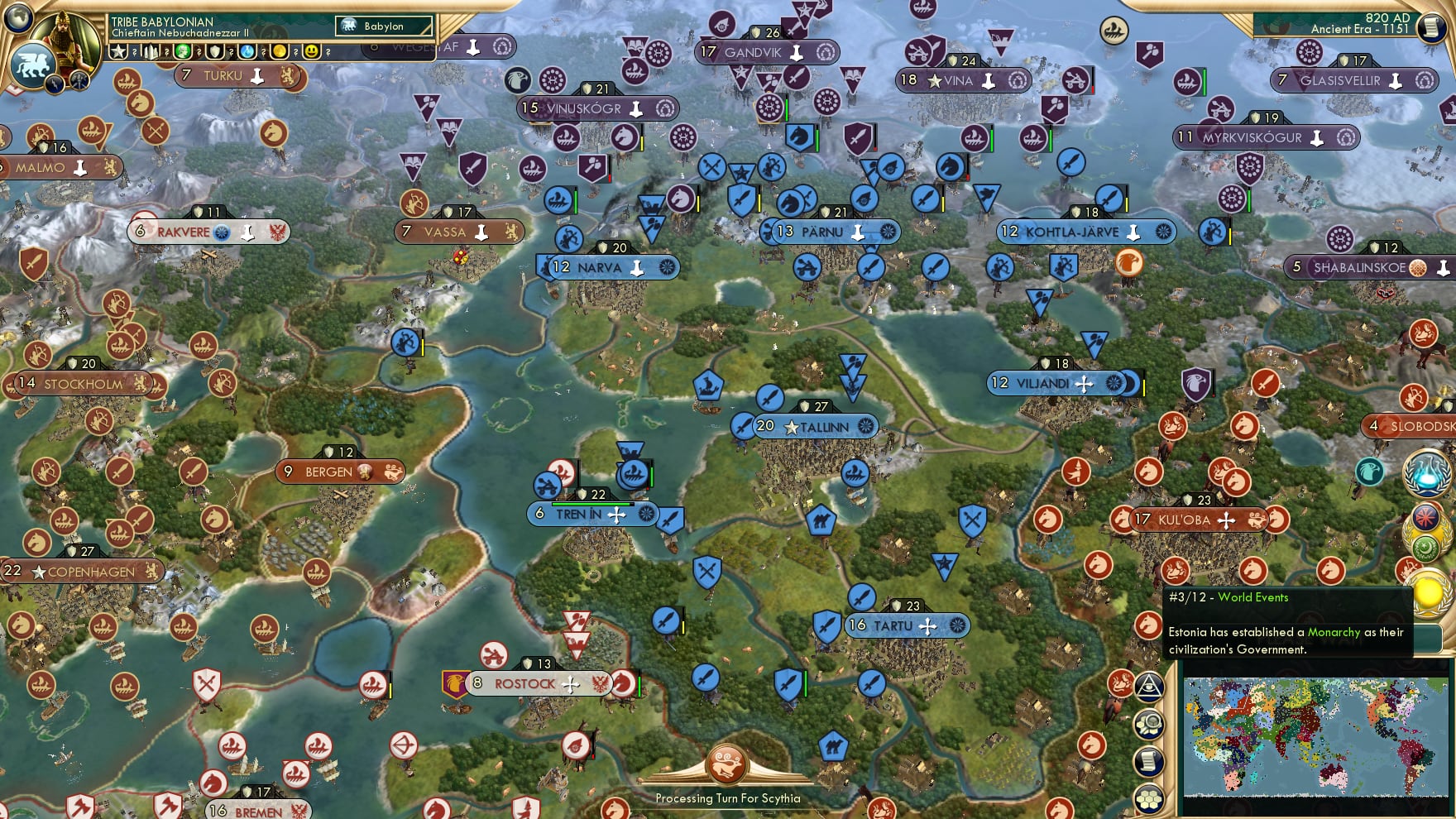Click the golden sun religion notification icon
Image resolution: width=1456 pixels, height=819 pixels.
[1429, 594]
